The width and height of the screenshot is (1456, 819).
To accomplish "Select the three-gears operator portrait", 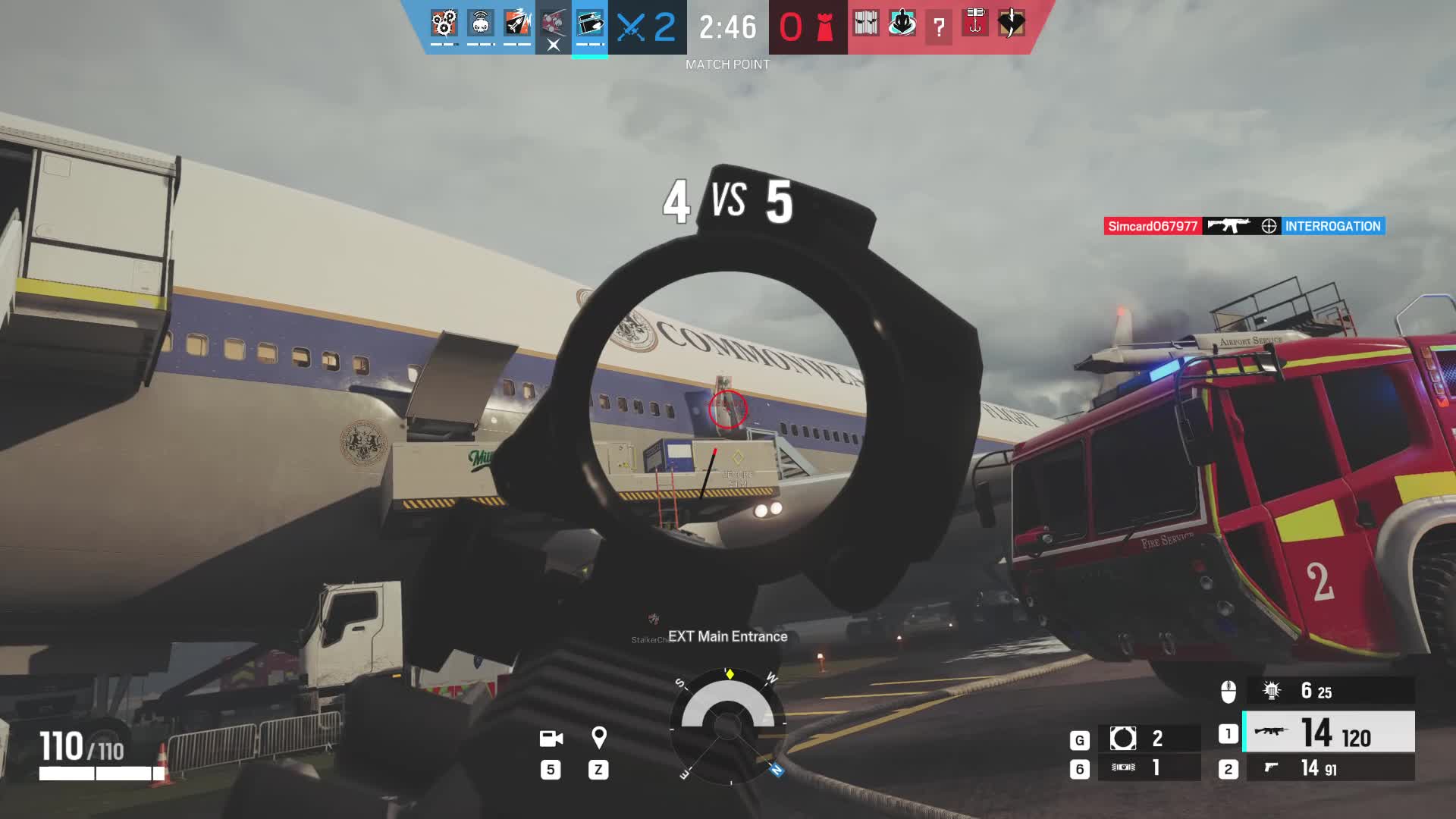I will click(x=444, y=24).
